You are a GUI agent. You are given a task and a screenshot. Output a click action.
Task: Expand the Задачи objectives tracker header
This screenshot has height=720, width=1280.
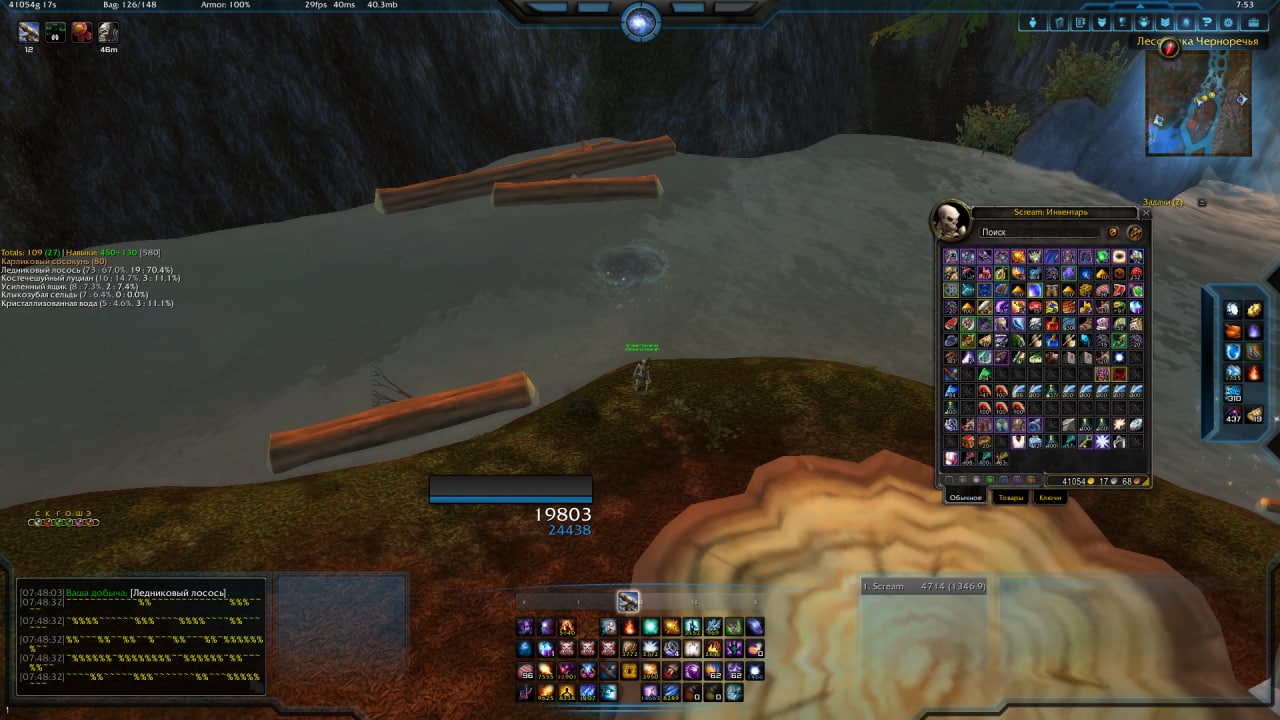tap(1163, 202)
